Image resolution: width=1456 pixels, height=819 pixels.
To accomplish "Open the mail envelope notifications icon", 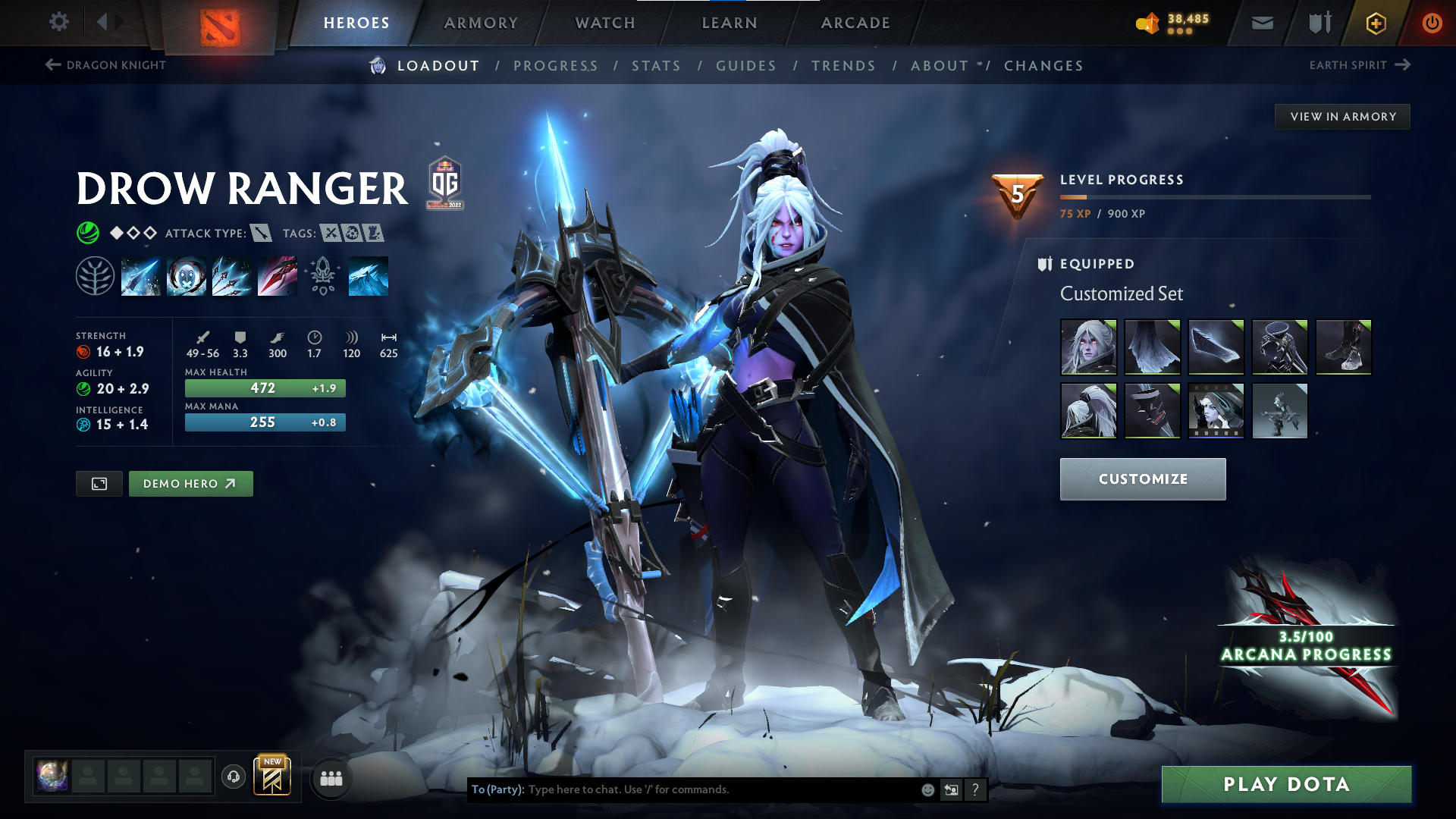I will [1261, 23].
